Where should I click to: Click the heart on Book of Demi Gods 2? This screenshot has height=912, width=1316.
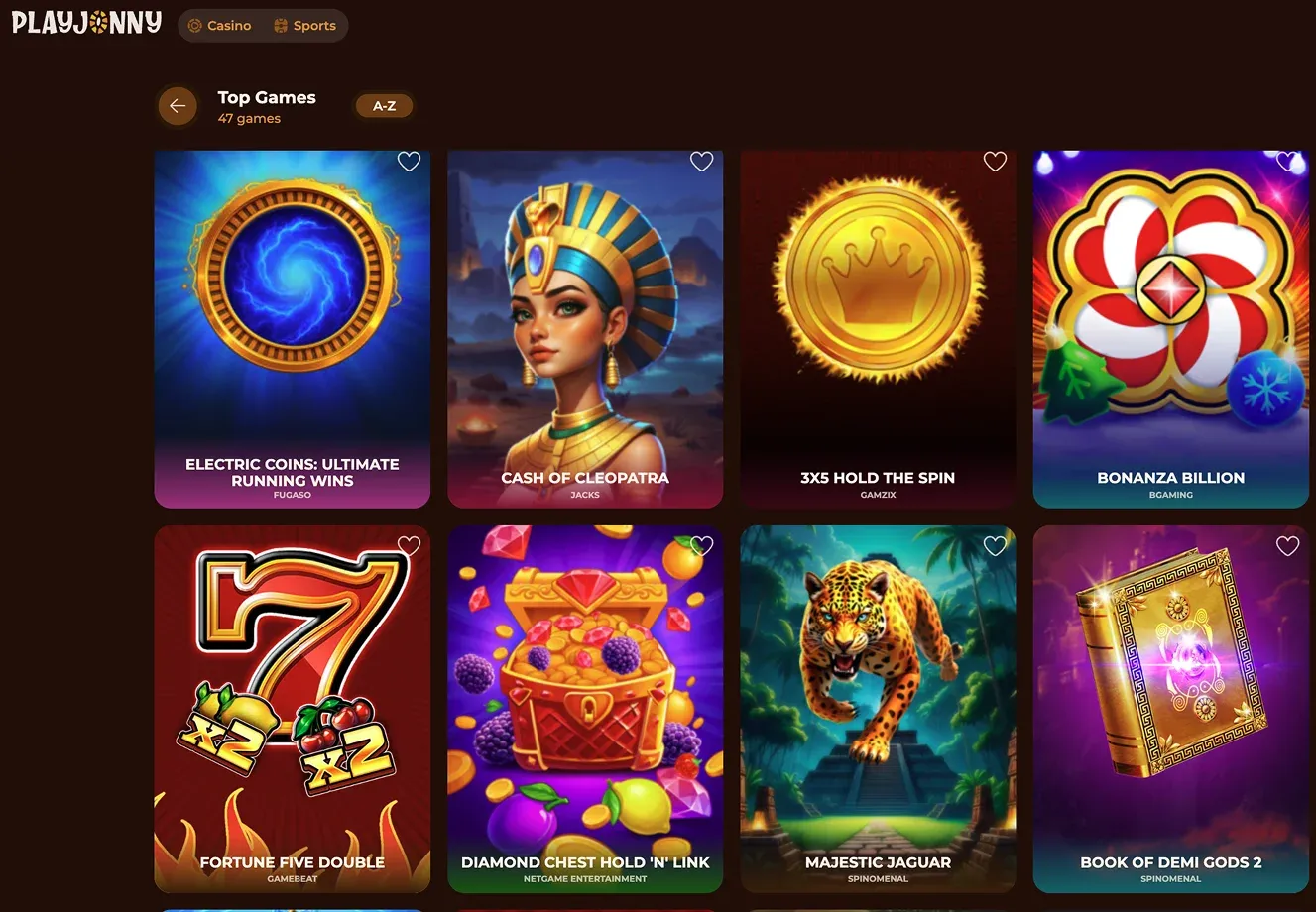click(1287, 545)
